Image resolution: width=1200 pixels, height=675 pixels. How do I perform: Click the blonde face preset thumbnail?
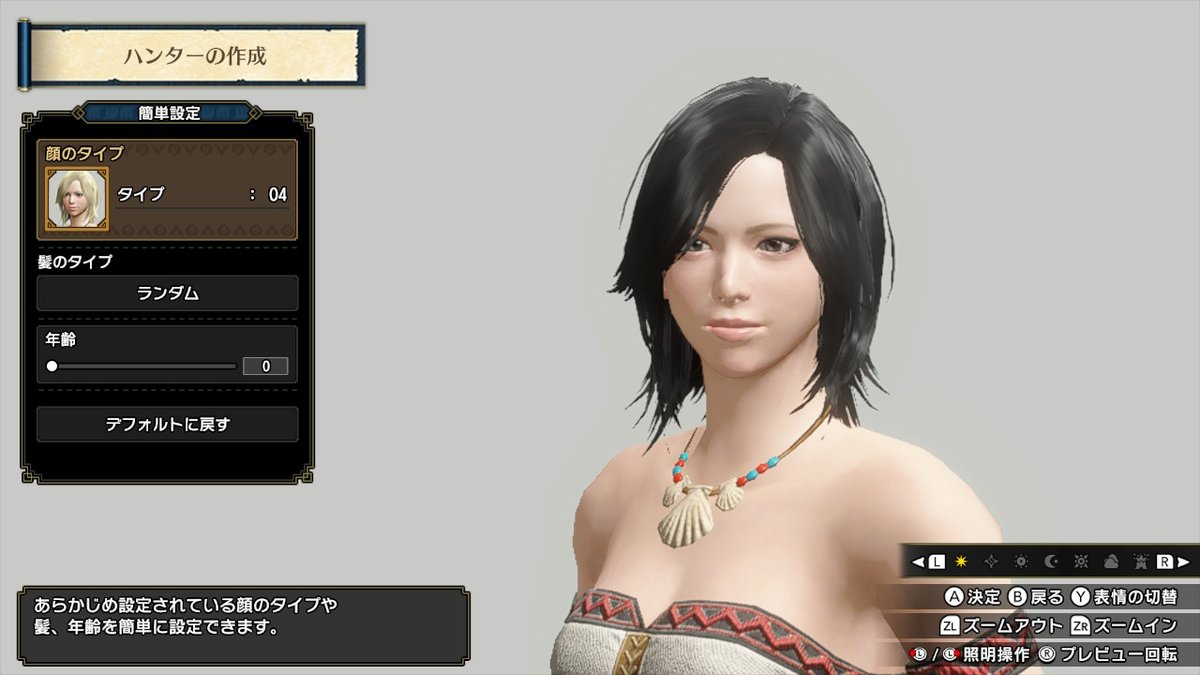coord(70,196)
